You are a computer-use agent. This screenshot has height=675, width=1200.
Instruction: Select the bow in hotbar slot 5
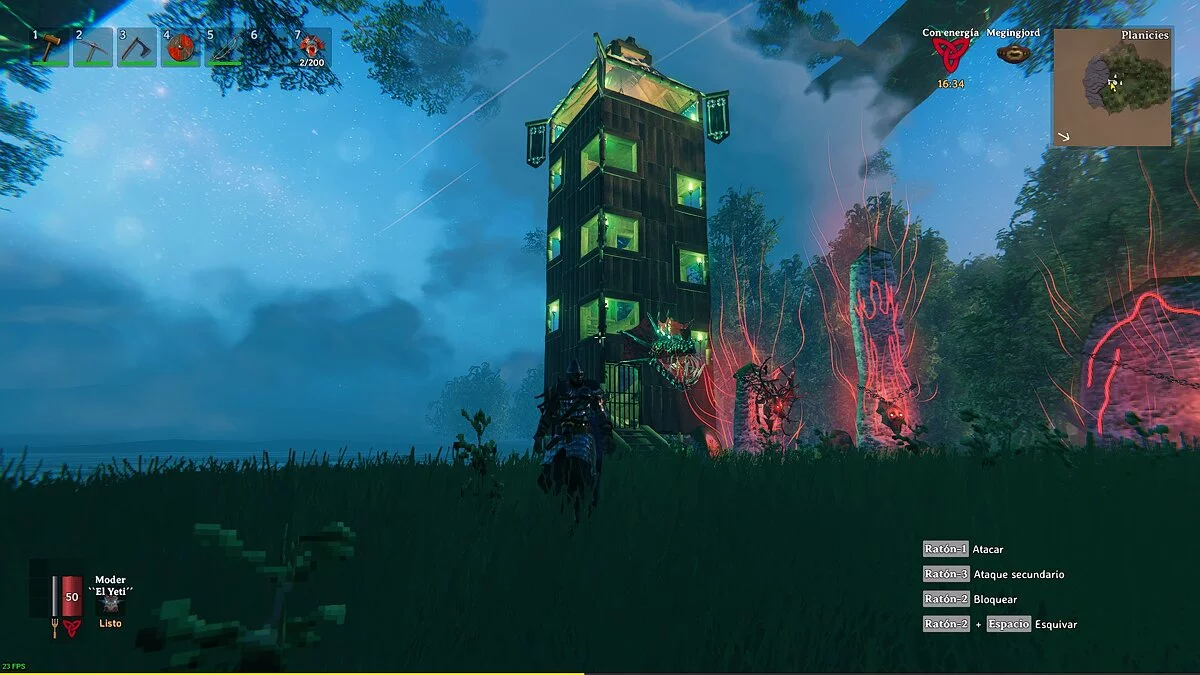225,47
